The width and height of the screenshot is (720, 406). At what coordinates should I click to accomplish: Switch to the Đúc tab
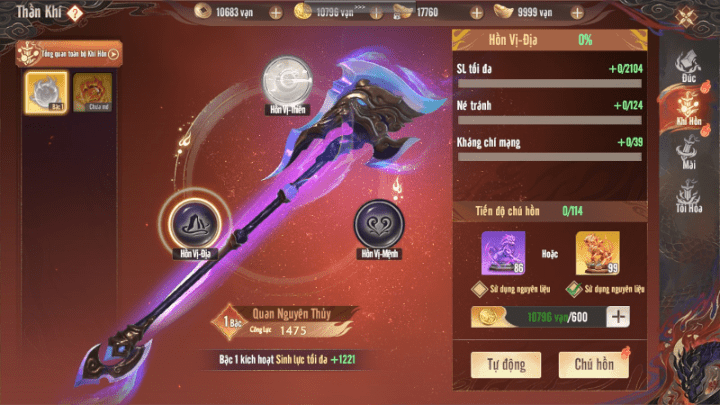pos(690,67)
